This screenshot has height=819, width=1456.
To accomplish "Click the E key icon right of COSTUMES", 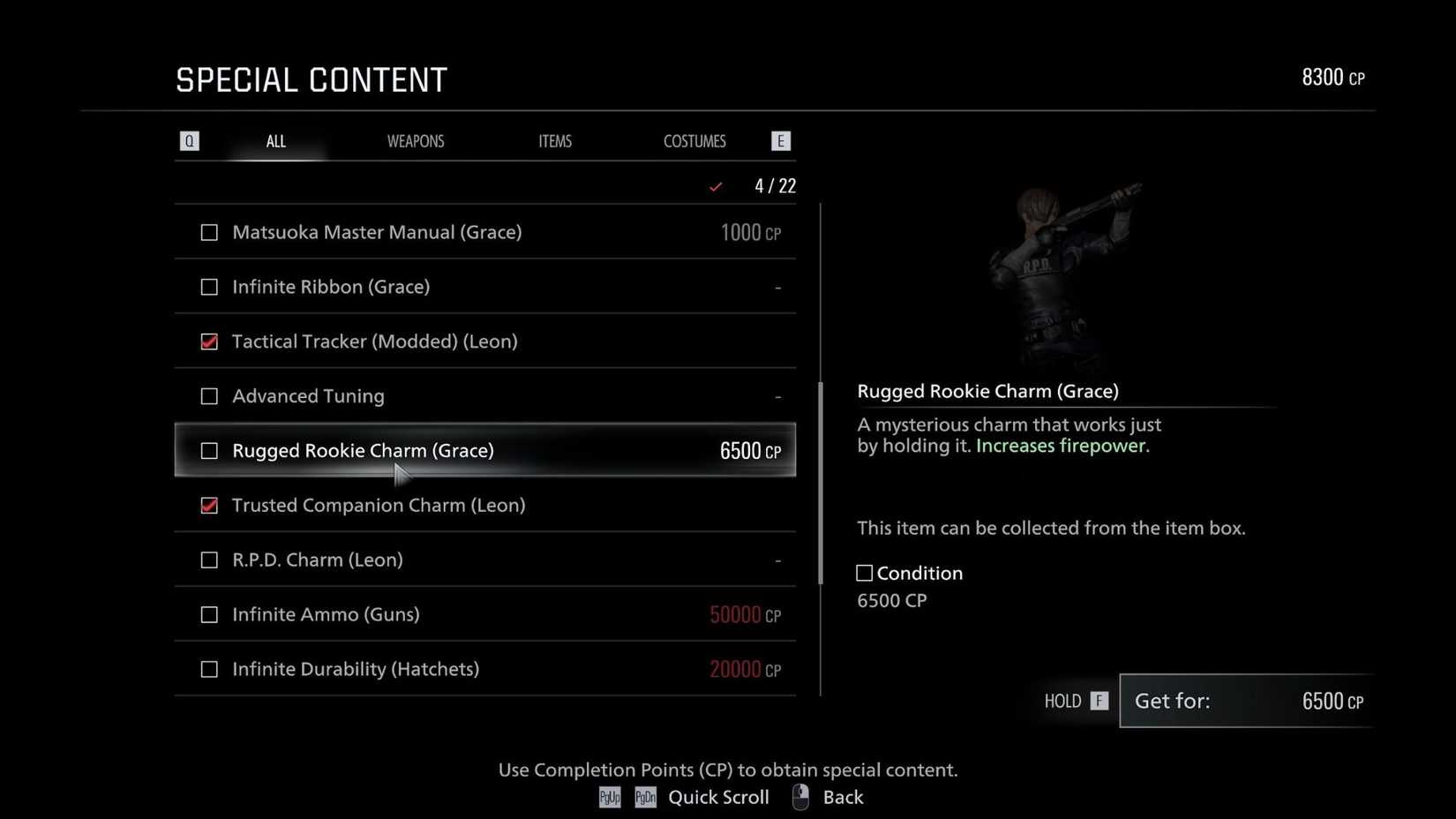I will [x=780, y=140].
